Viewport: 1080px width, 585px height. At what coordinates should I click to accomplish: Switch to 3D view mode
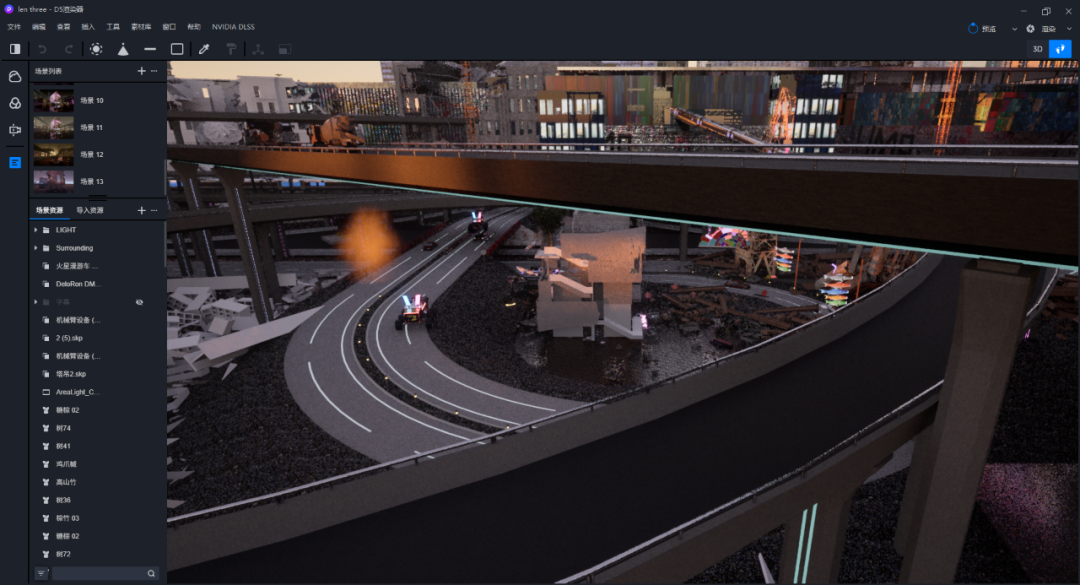(1037, 48)
